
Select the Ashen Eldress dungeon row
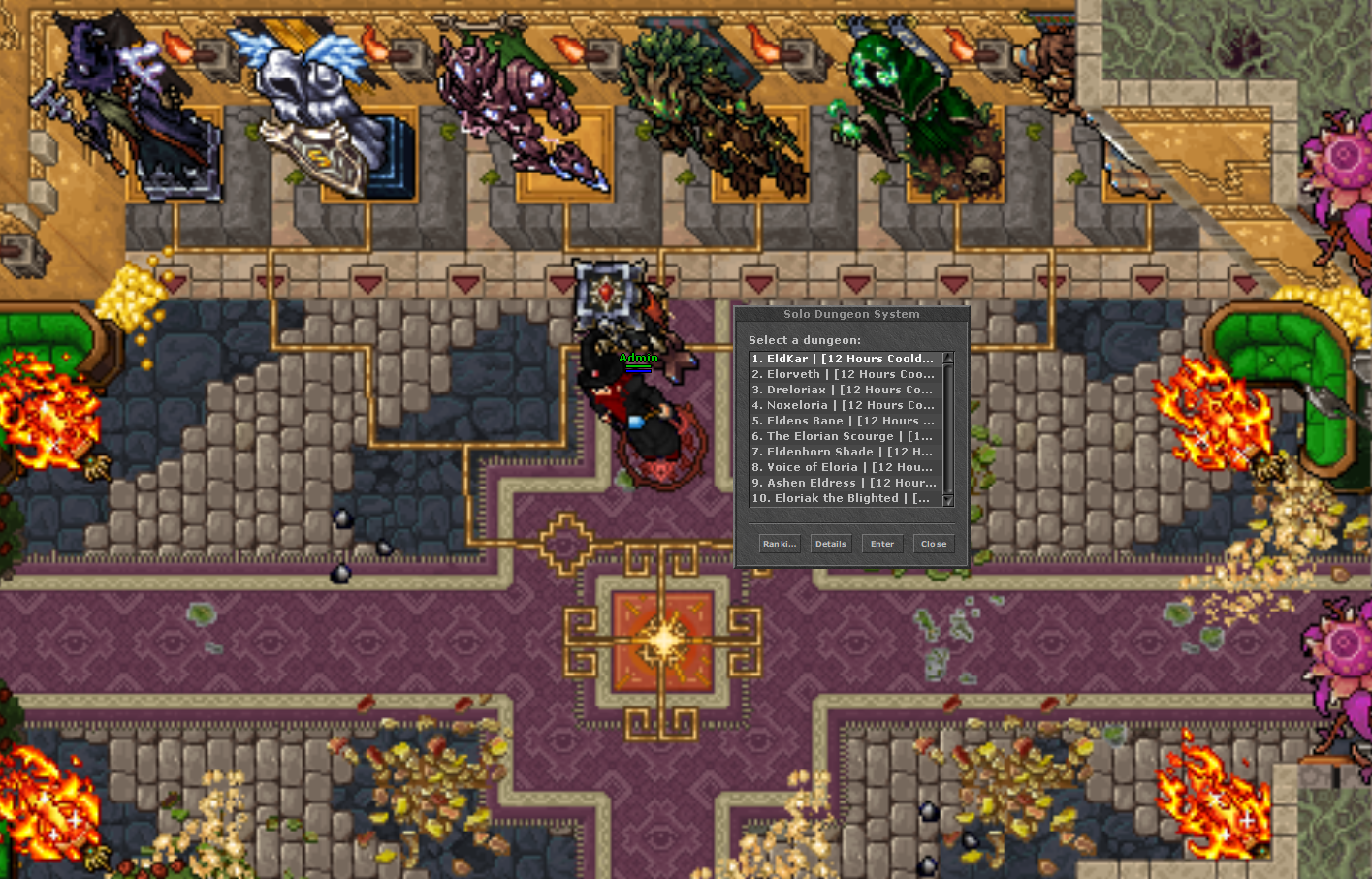tap(843, 483)
